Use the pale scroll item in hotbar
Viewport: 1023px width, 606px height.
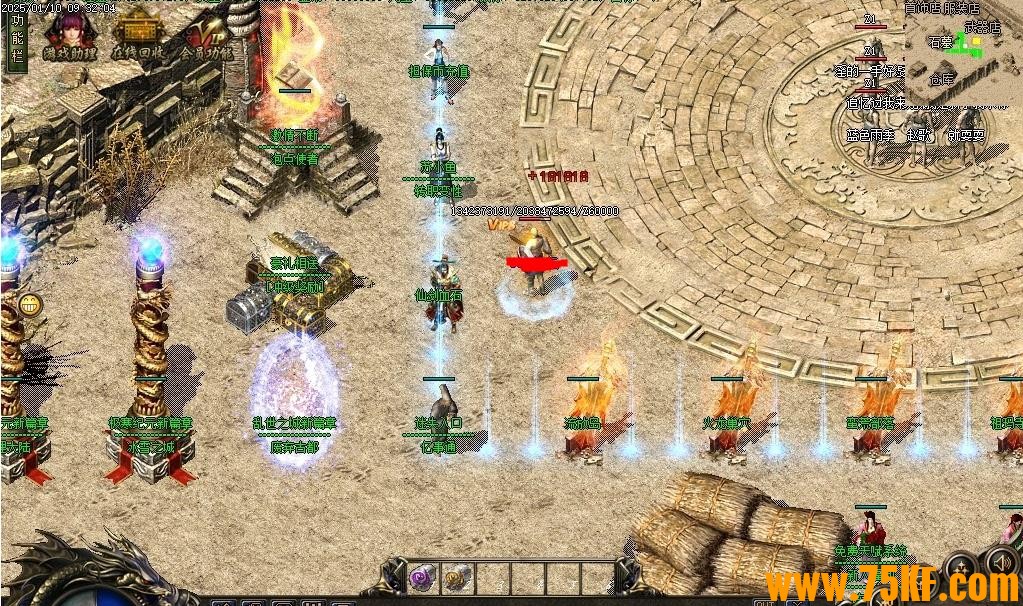point(457,577)
